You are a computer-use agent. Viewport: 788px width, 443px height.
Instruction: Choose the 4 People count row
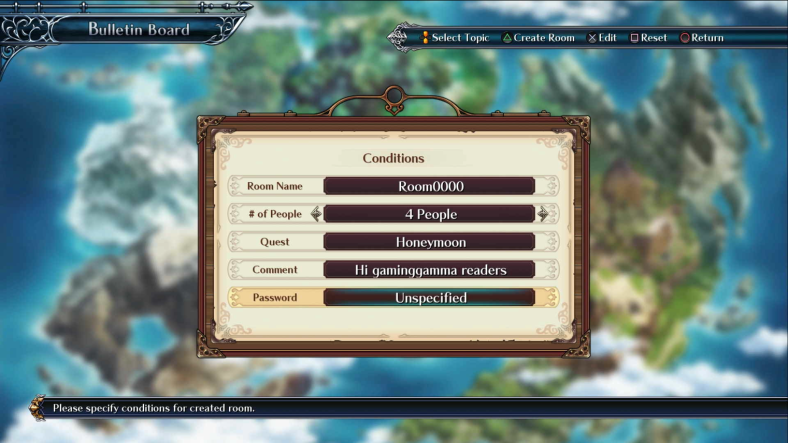[429, 214]
